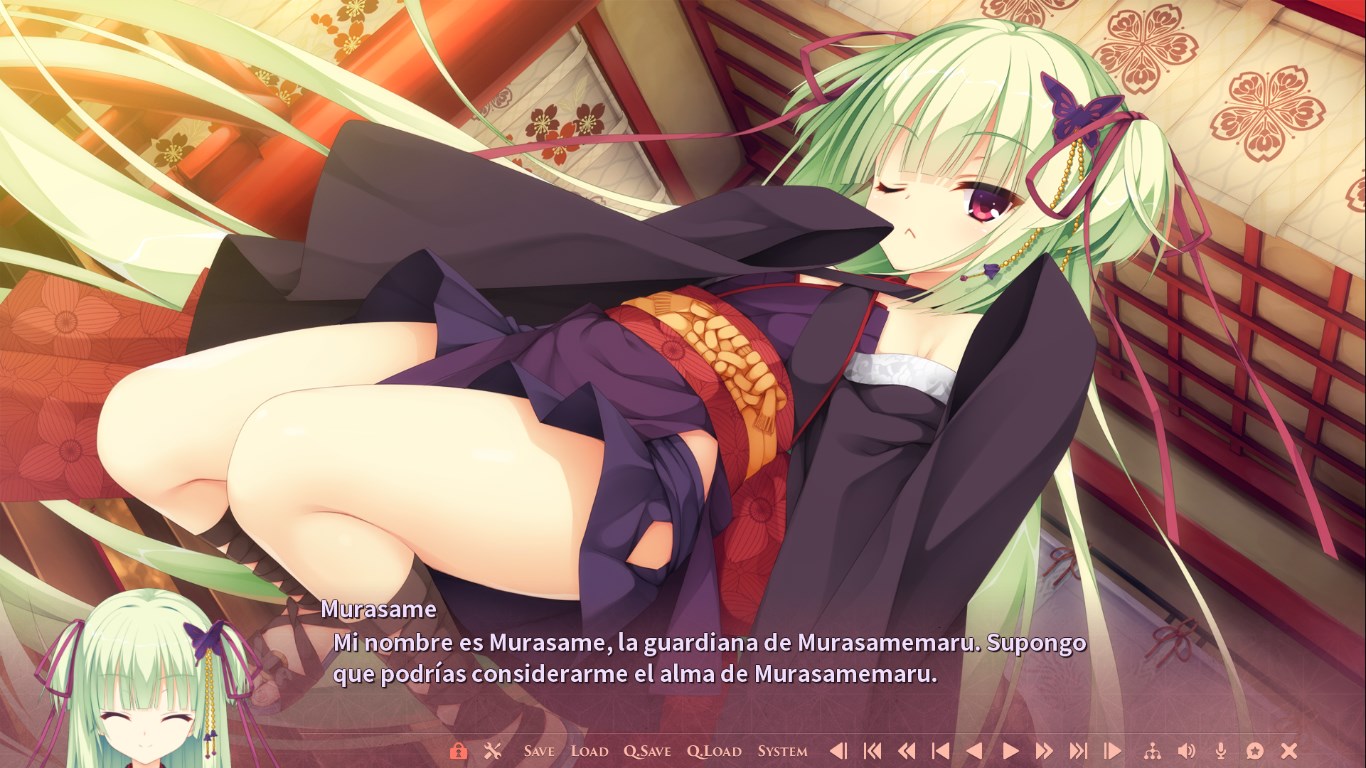Click the right triangle with bar icon

[1112, 751]
